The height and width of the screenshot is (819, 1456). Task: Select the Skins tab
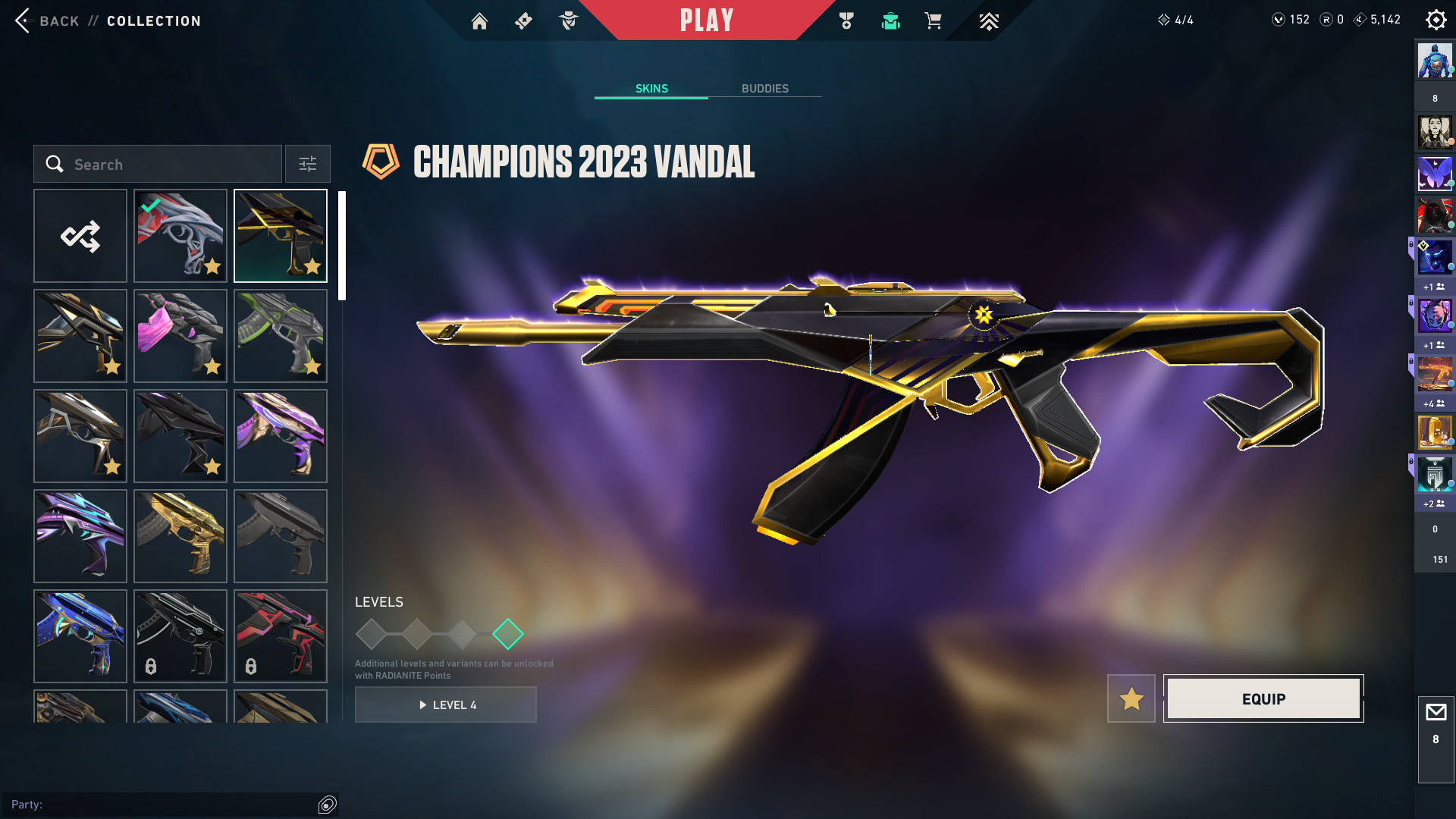point(651,89)
